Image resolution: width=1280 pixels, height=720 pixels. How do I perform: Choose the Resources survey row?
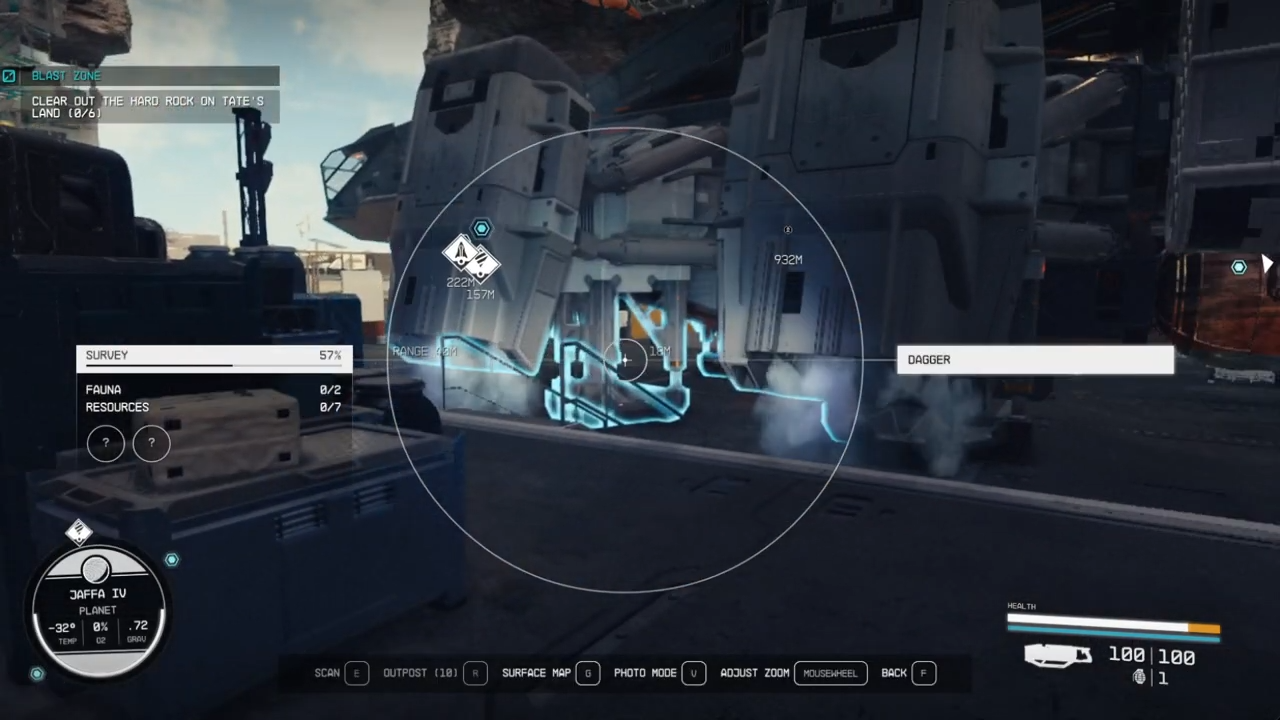coord(213,408)
